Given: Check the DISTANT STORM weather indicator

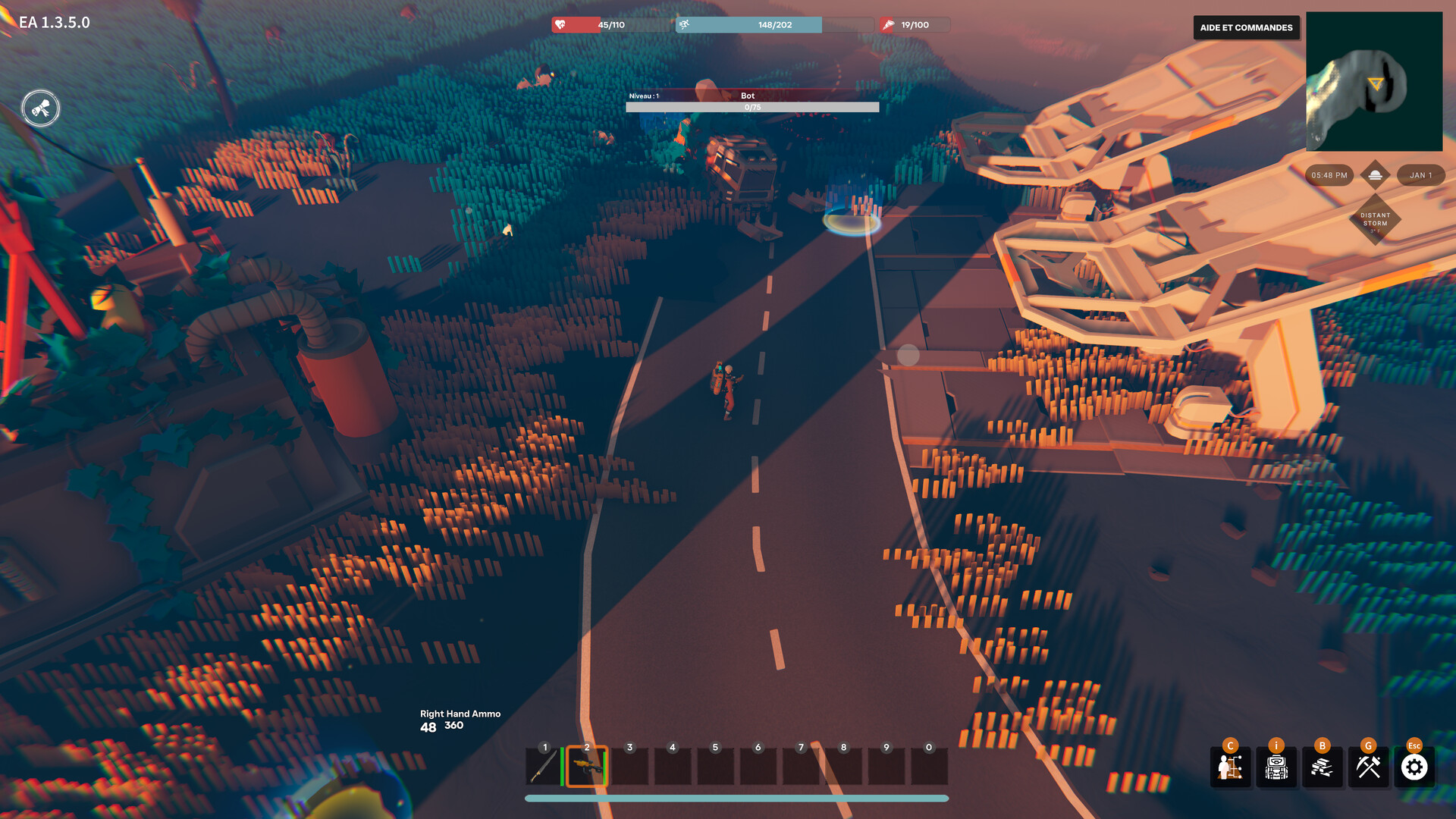Looking at the screenshot, I should click(1376, 221).
